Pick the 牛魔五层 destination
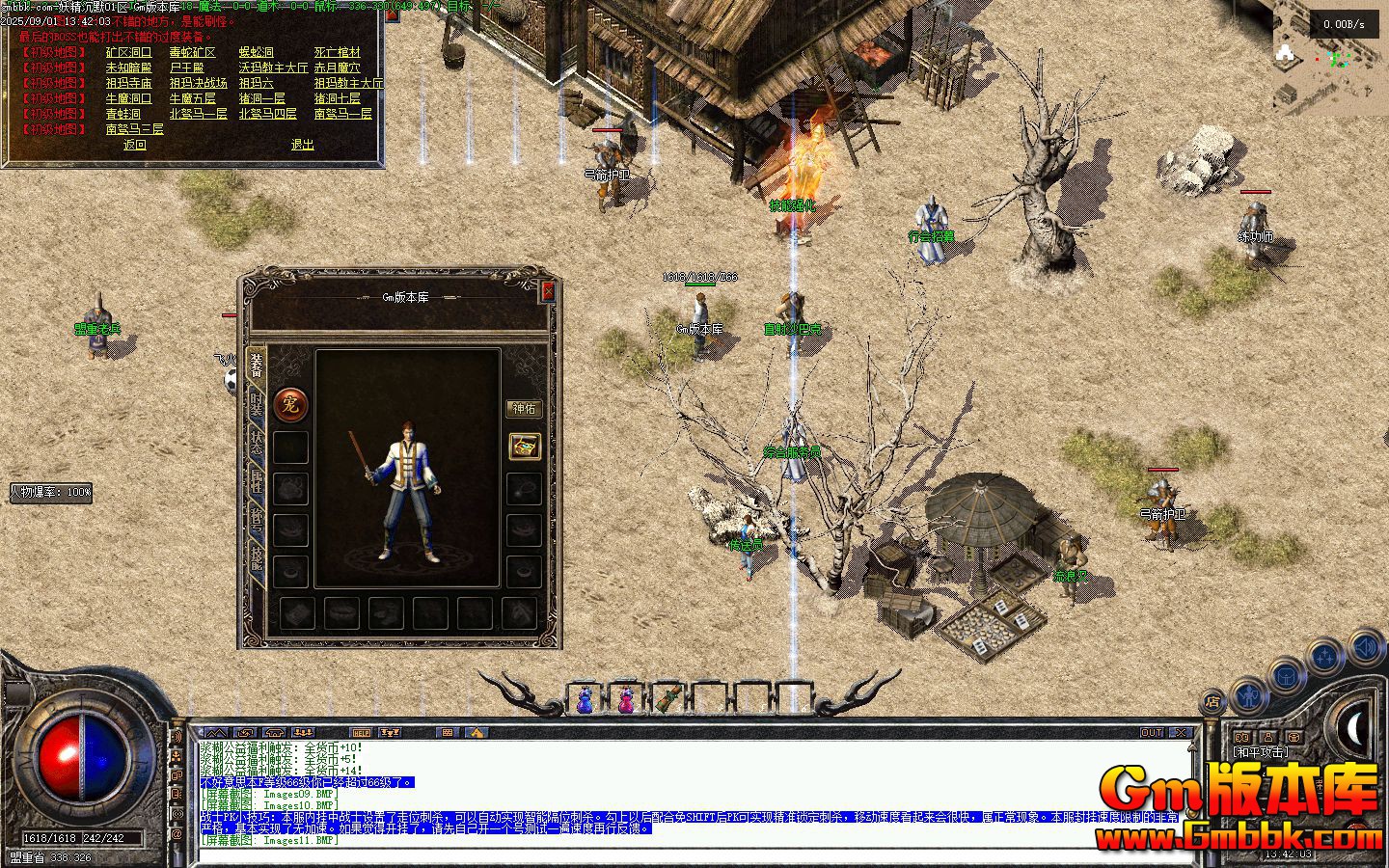1389x868 pixels. pyautogui.click(x=192, y=98)
